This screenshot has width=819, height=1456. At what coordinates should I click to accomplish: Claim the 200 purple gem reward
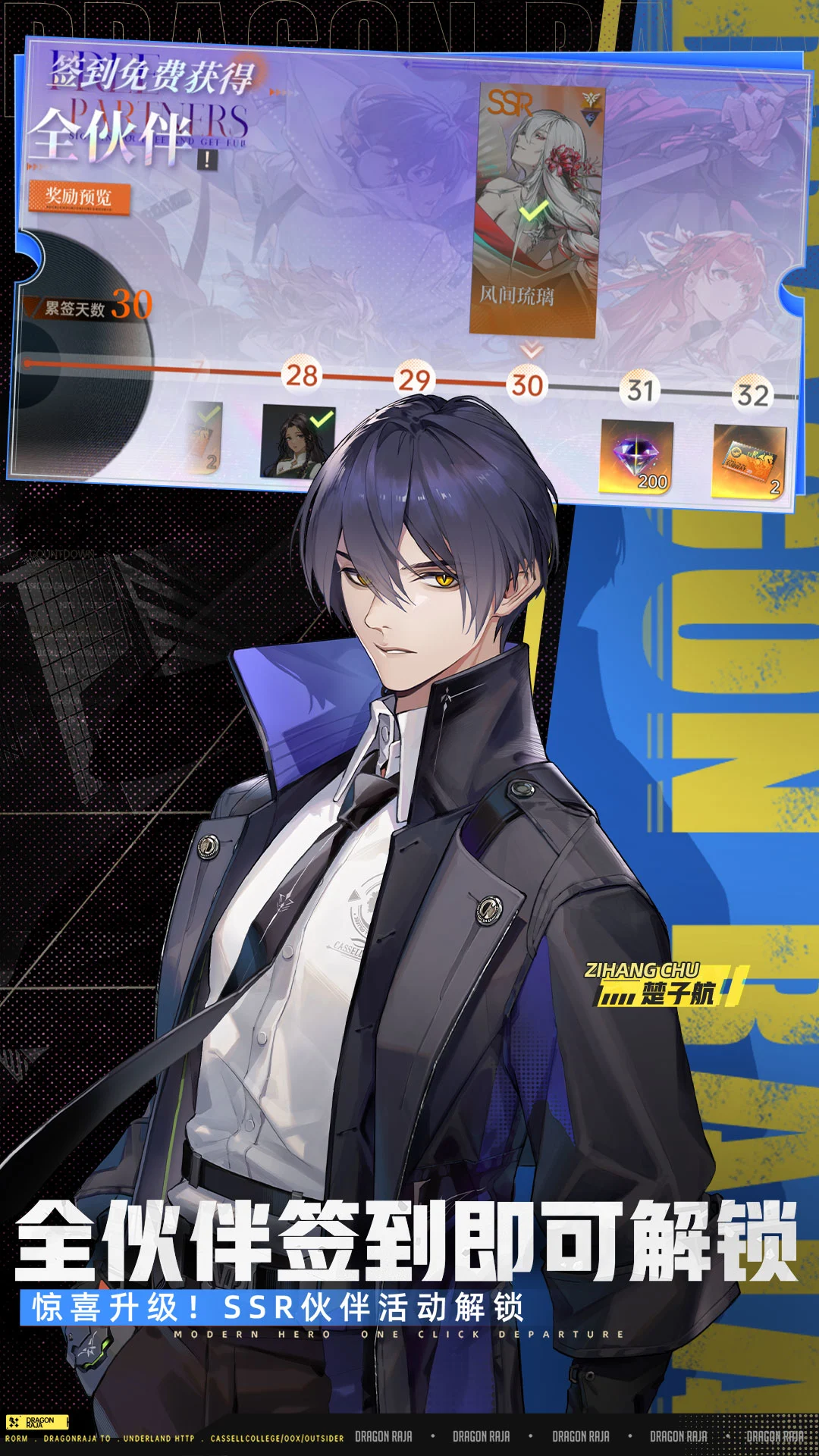pos(636,458)
